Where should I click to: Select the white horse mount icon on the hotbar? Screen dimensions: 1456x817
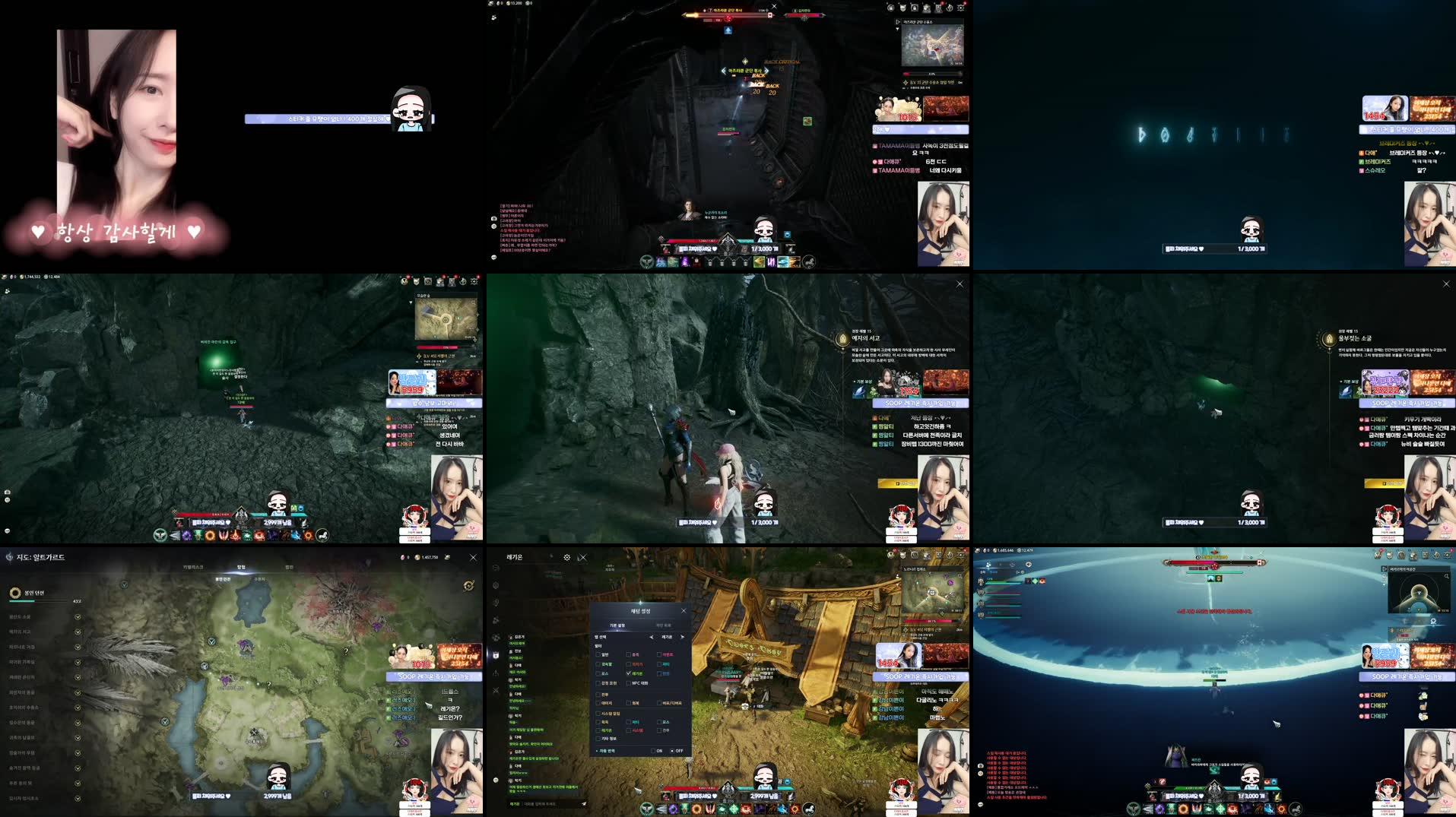tap(809, 808)
